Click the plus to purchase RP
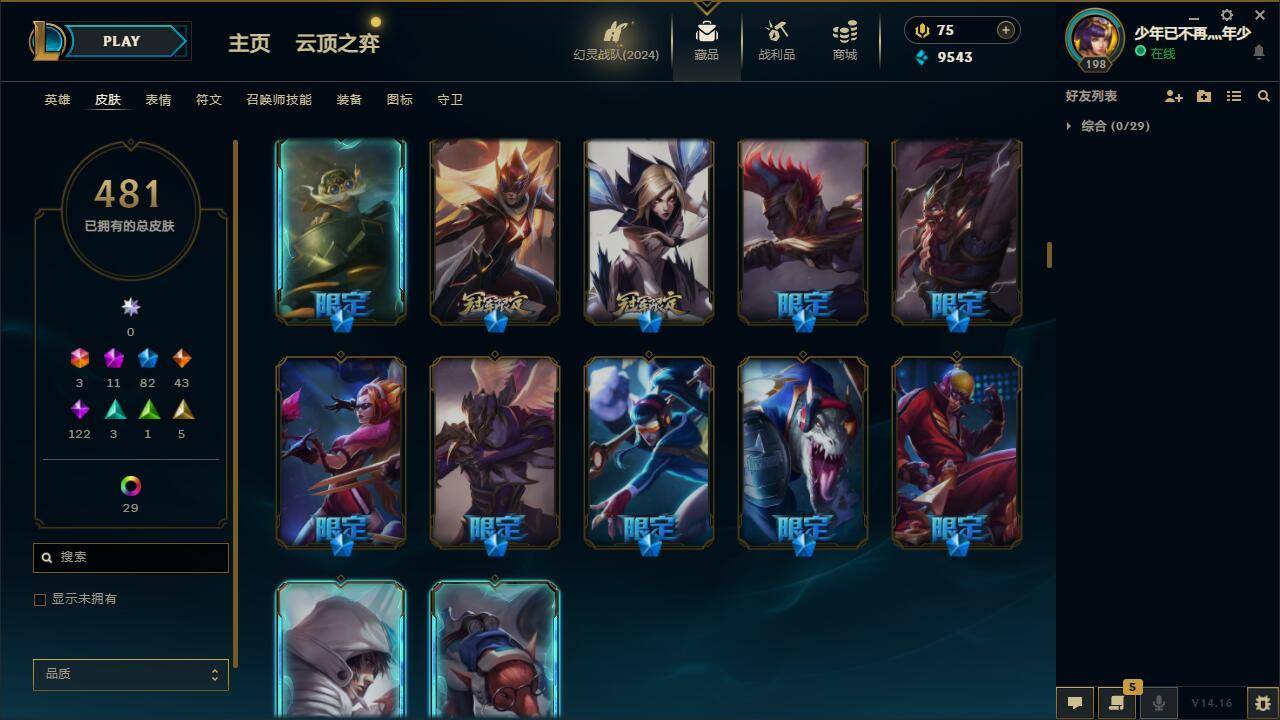Image resolution: width=1280 pixels, height=720 pixels. 1004,30
